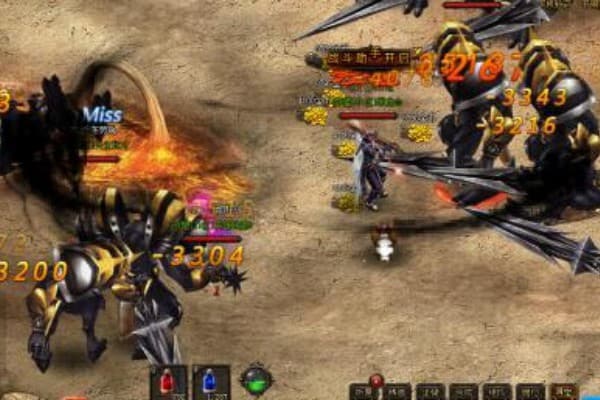Use the blue mana potion slot
600x400 pixels.
[211, 382]
